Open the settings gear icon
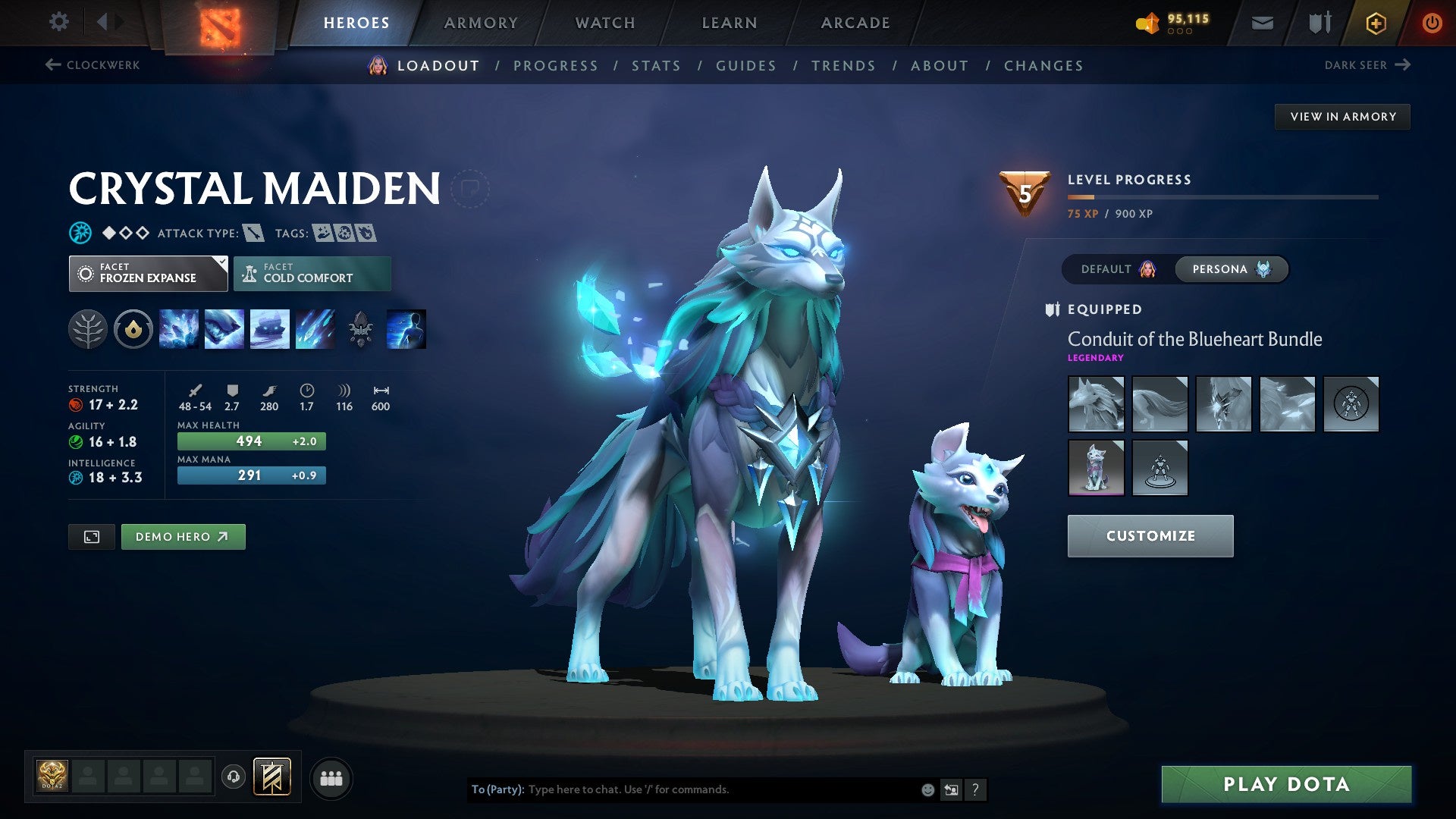Screen dimensions: 1456x819 click(58, 22)
